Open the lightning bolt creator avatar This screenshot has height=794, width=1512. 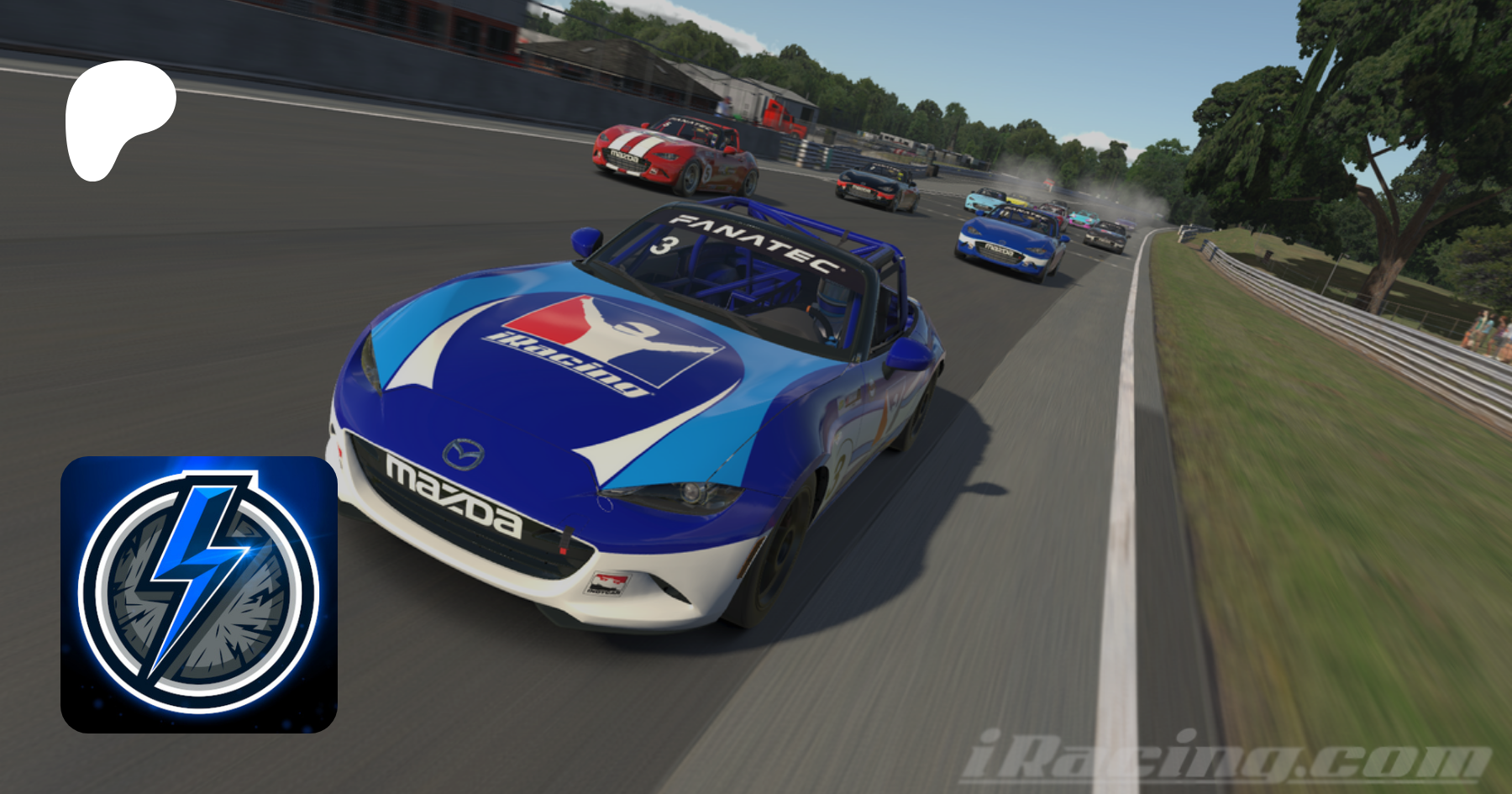click(x=199, y=594)
